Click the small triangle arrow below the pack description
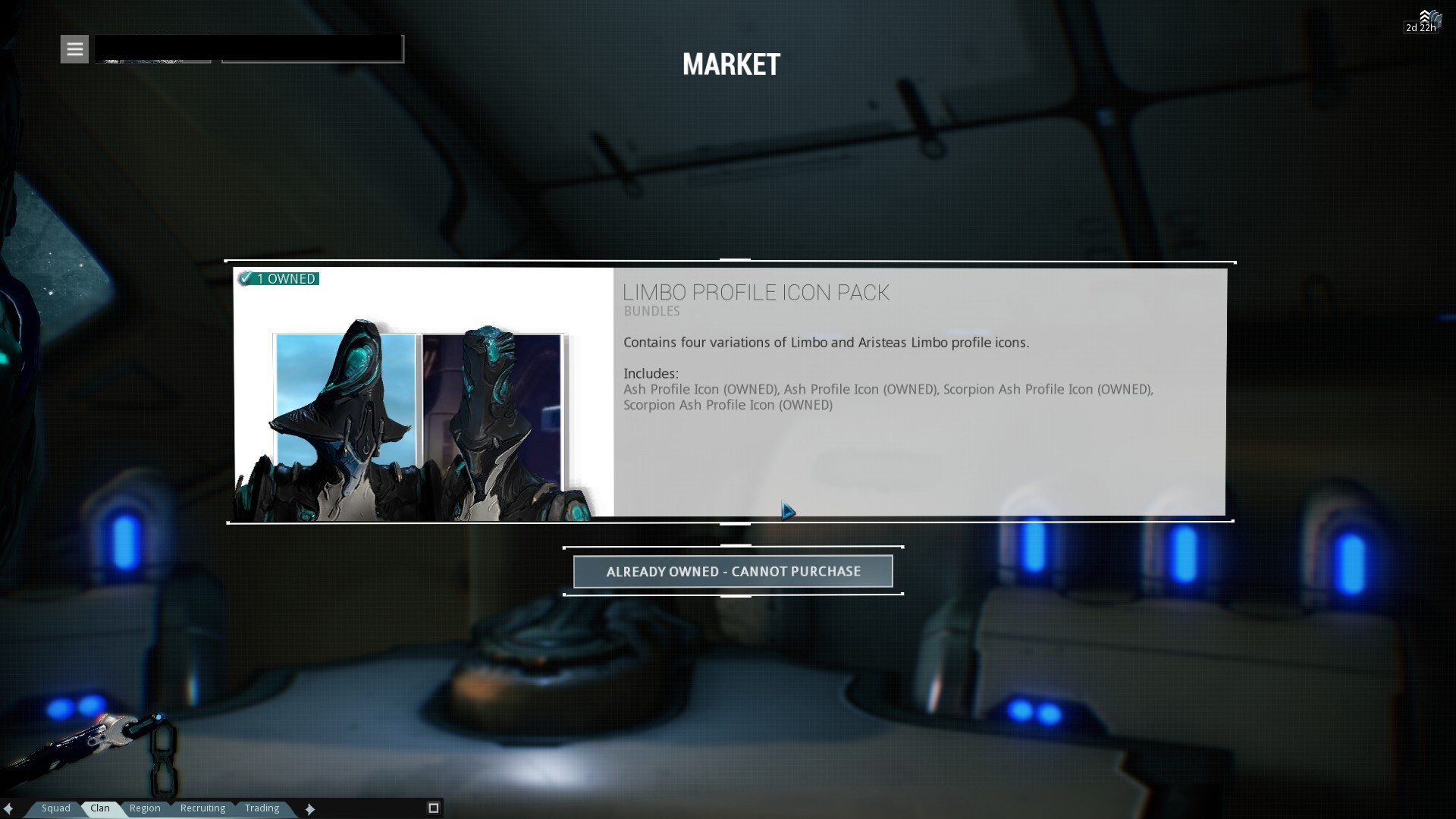 [x=787, y=511]
